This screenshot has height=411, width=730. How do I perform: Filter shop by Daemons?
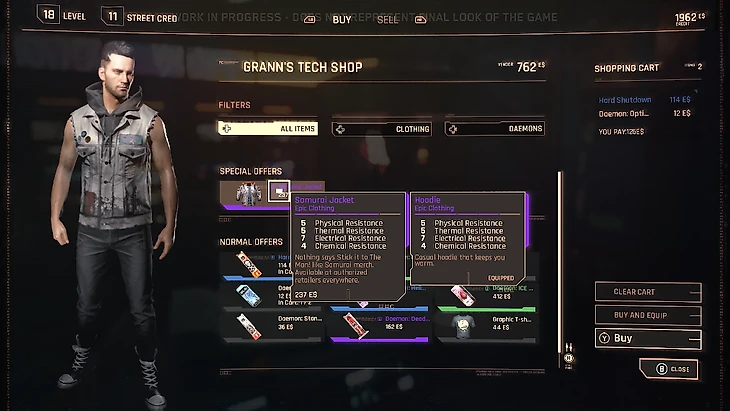(x=494, y=128)
